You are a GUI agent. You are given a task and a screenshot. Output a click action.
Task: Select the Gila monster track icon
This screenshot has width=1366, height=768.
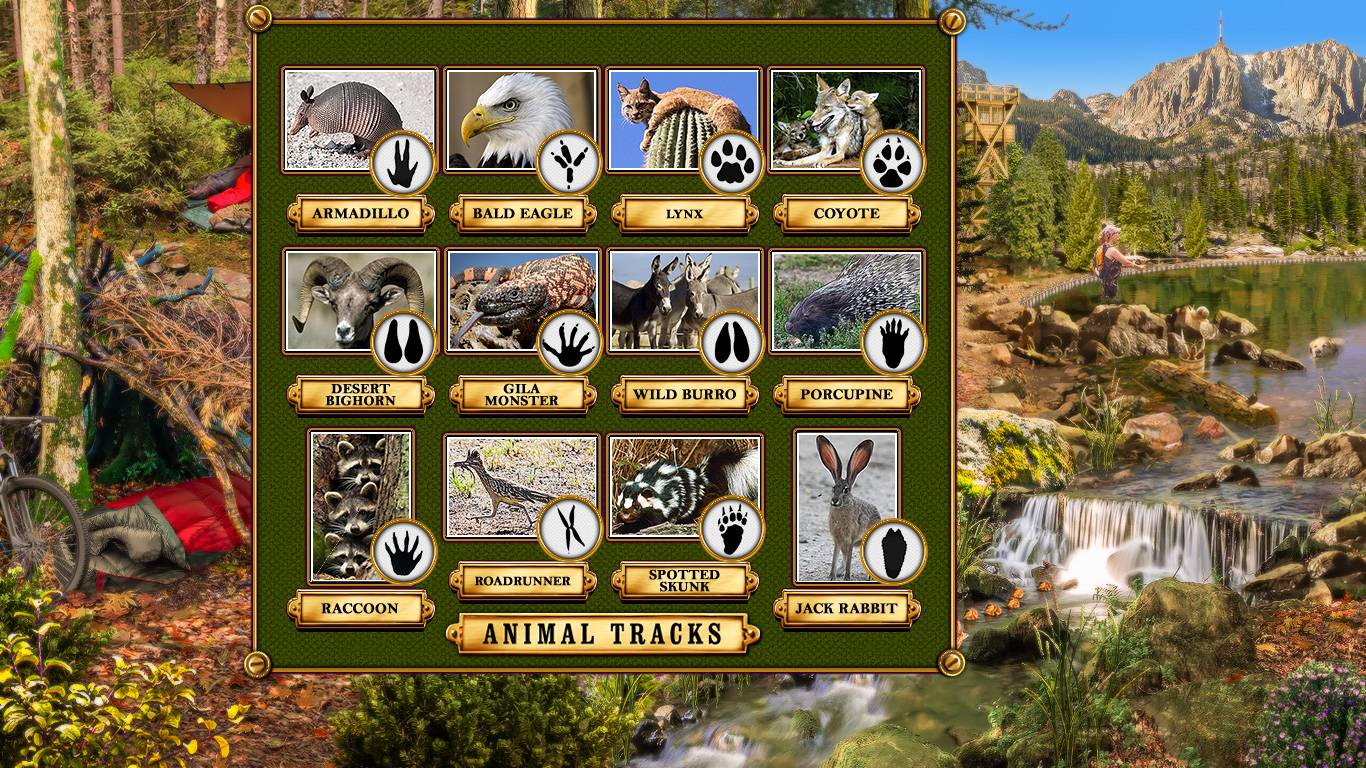(568, 344)
